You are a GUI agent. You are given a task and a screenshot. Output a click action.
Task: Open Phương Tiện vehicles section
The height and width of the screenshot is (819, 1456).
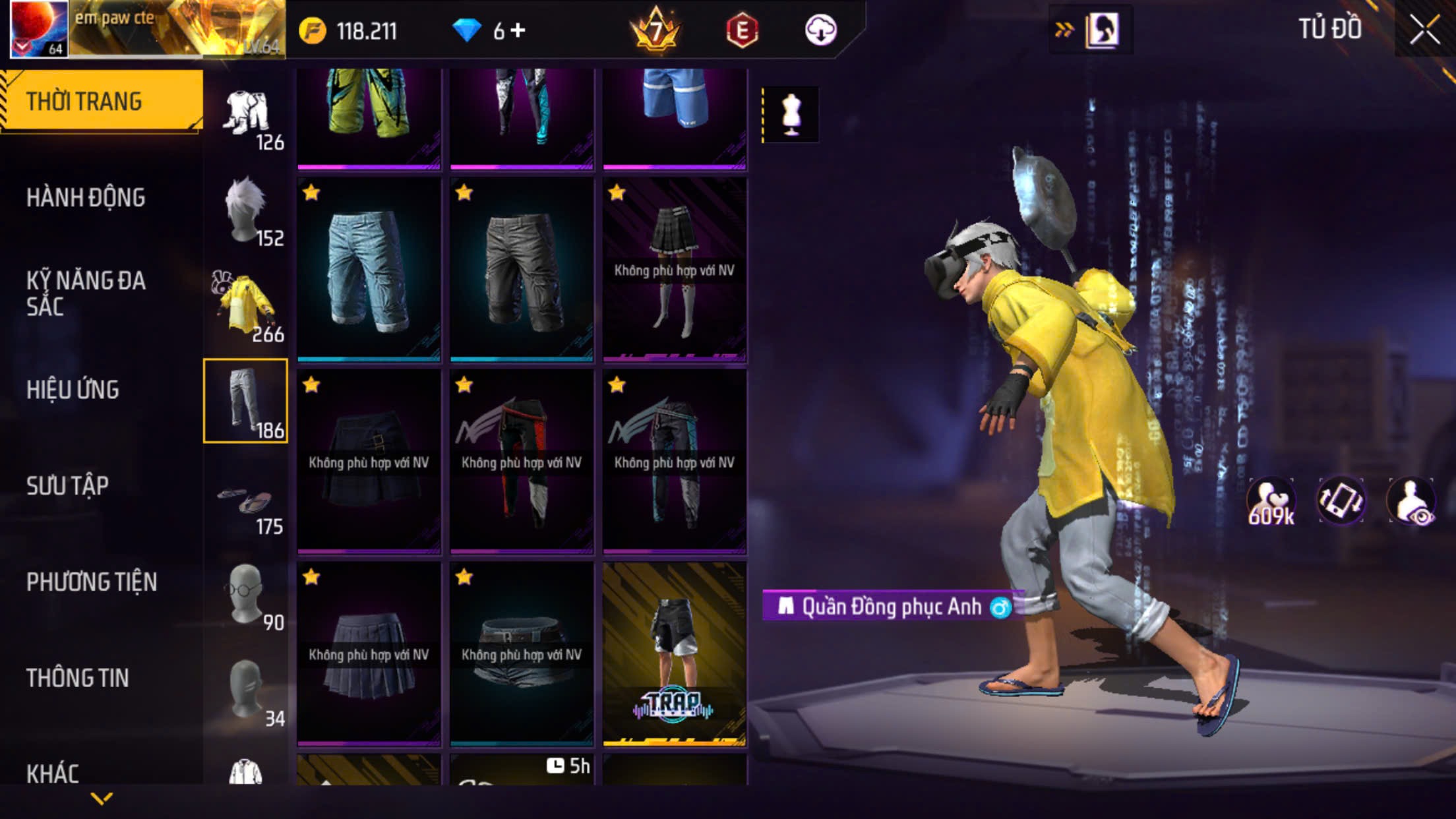tap(92, 582)
